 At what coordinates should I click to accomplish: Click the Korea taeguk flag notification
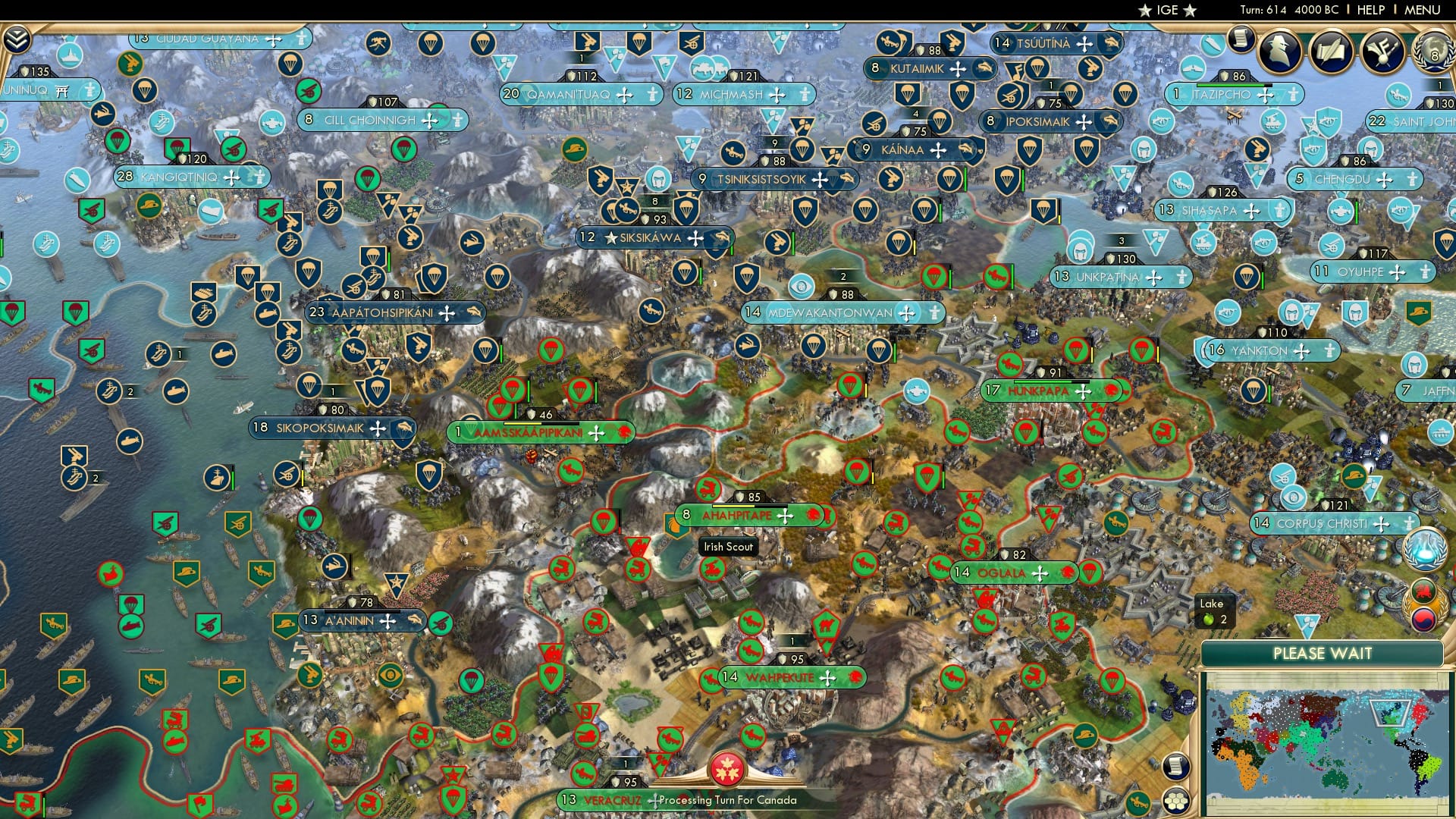pos(1423,620)
